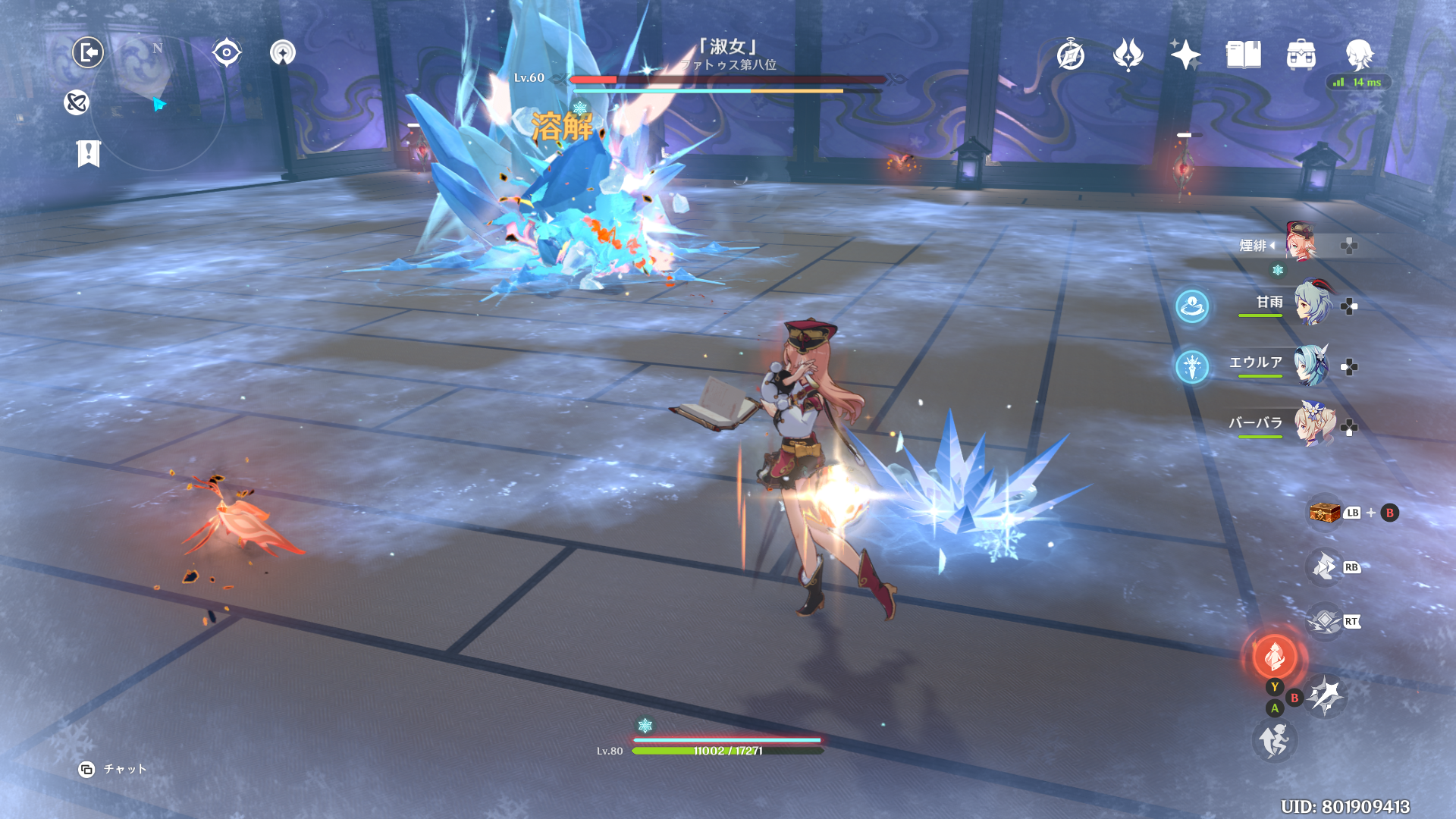Image resolution: width=1456 pixels, height=819 pixels.
Task: Use the treasure chest gadget shortcut
Action: pyautogui.click(x=1325, y=513)
